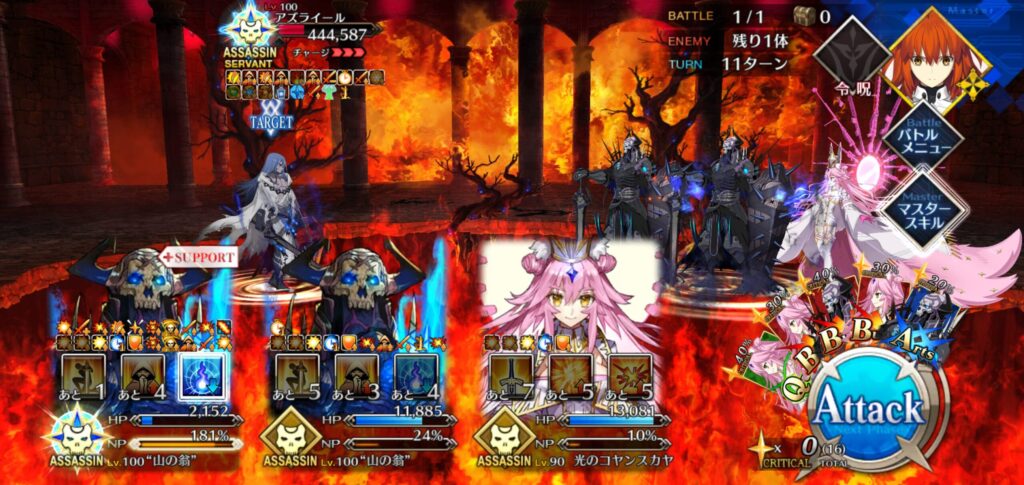Open the Command Spell (令呪) diamond
Image resolution: width=1024 pixels, height=485 pixels.
click(850, 58)
